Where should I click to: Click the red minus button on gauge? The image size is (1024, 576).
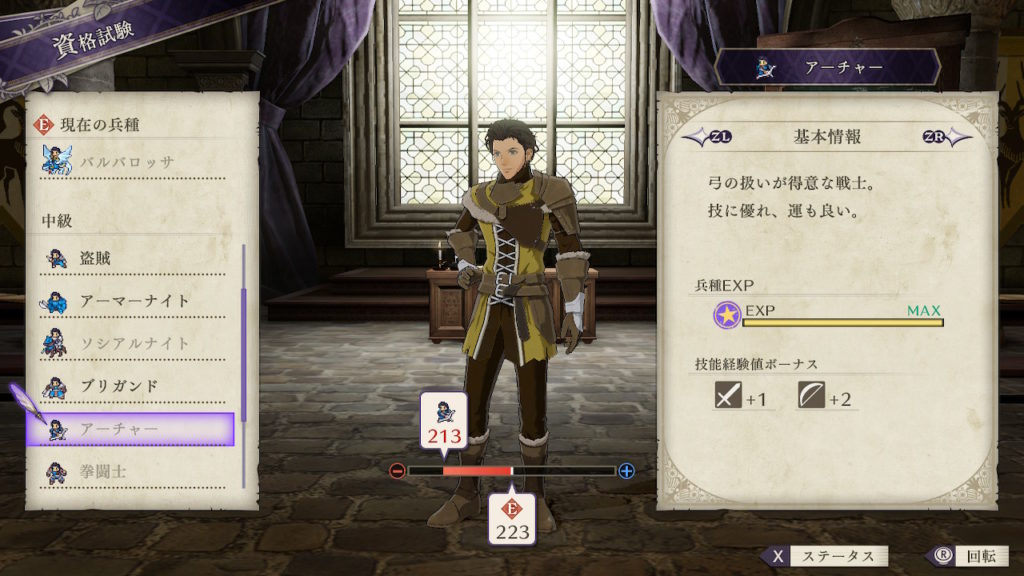point(398,471)
